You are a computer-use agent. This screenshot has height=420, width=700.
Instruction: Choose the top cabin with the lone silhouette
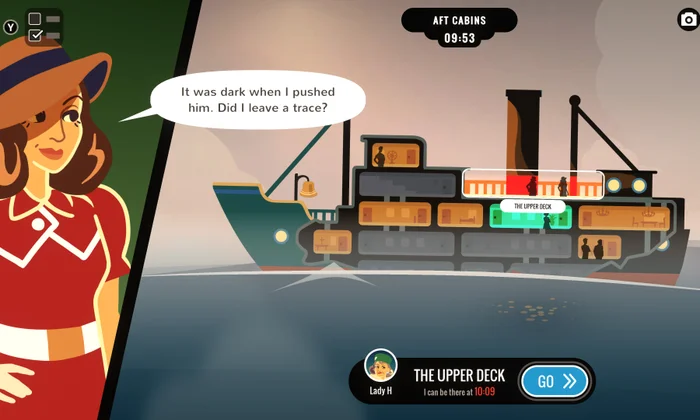click(391, 155)
